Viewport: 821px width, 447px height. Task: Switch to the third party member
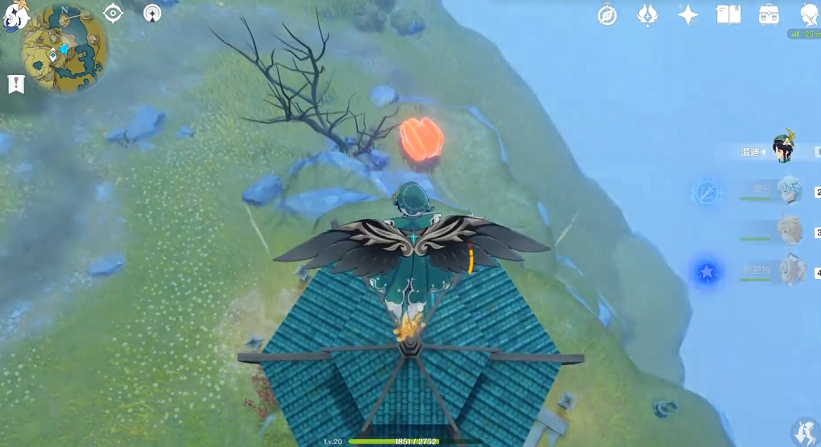(x=788, y=231)
